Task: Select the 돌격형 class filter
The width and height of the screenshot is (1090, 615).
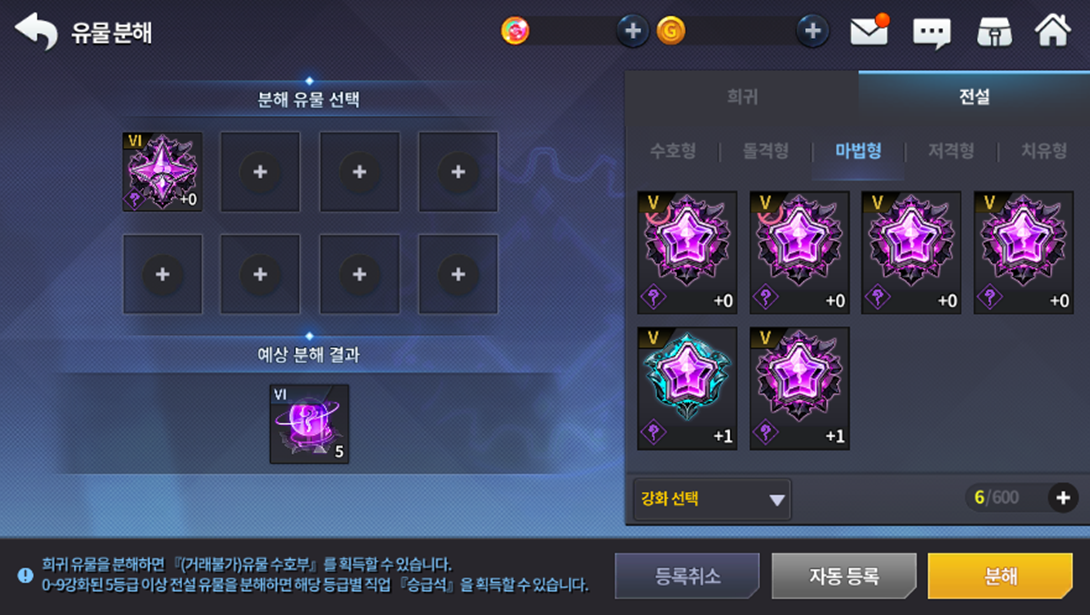Action: tap(765, 151)
